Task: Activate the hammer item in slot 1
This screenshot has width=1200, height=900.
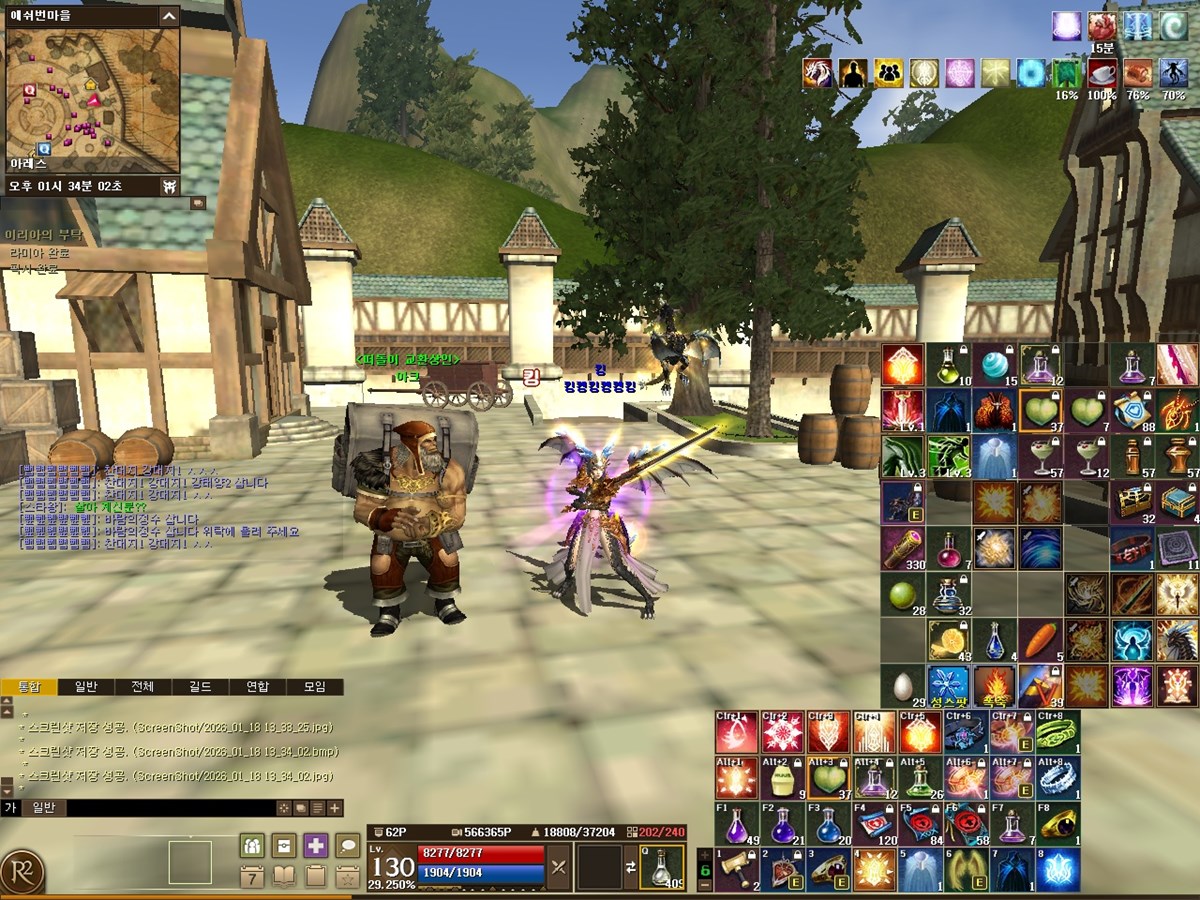Action: pyautogui.click(x=735, y=870)
